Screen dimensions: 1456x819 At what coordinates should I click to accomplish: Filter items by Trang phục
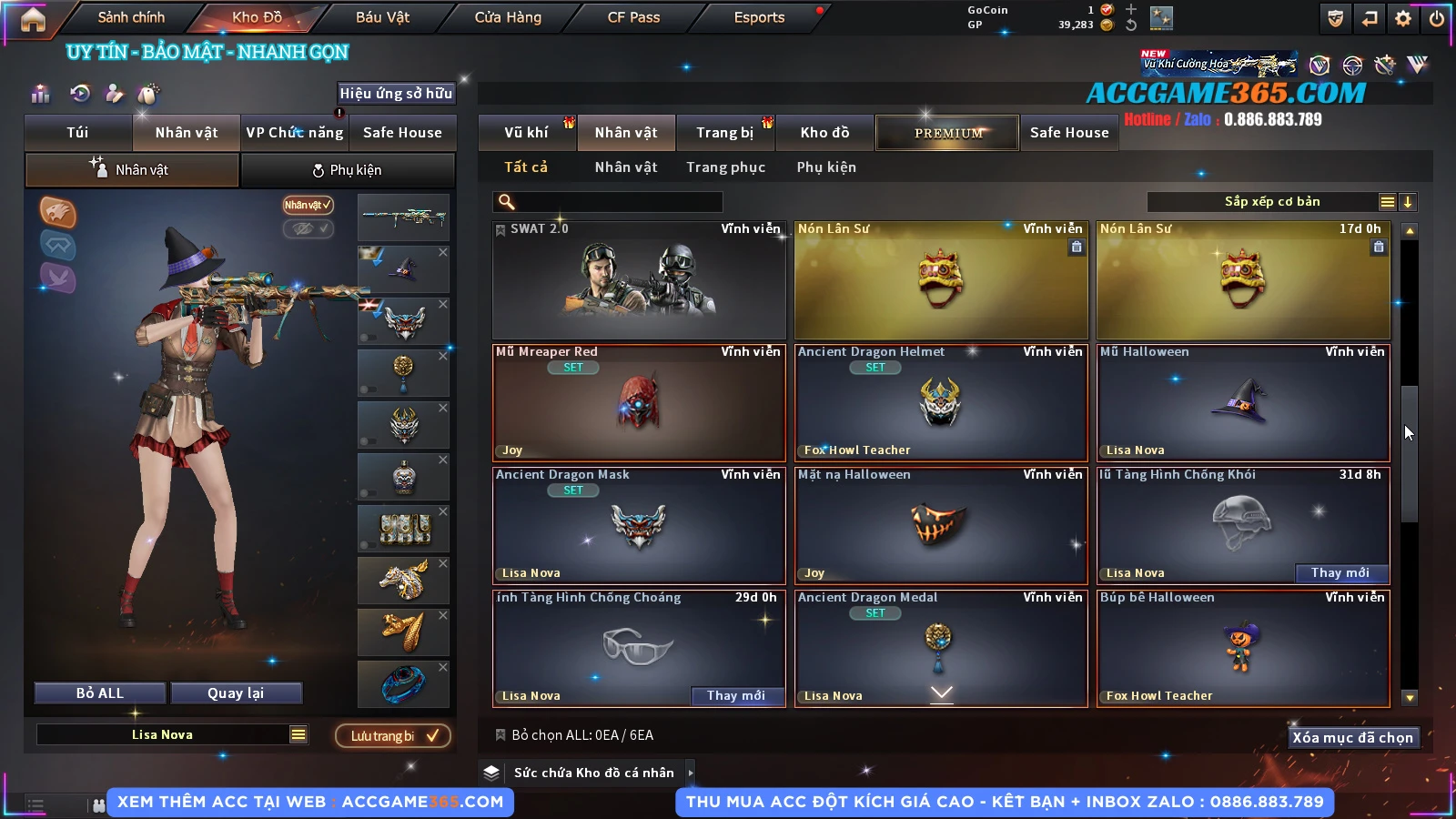(x=725, y=167)
